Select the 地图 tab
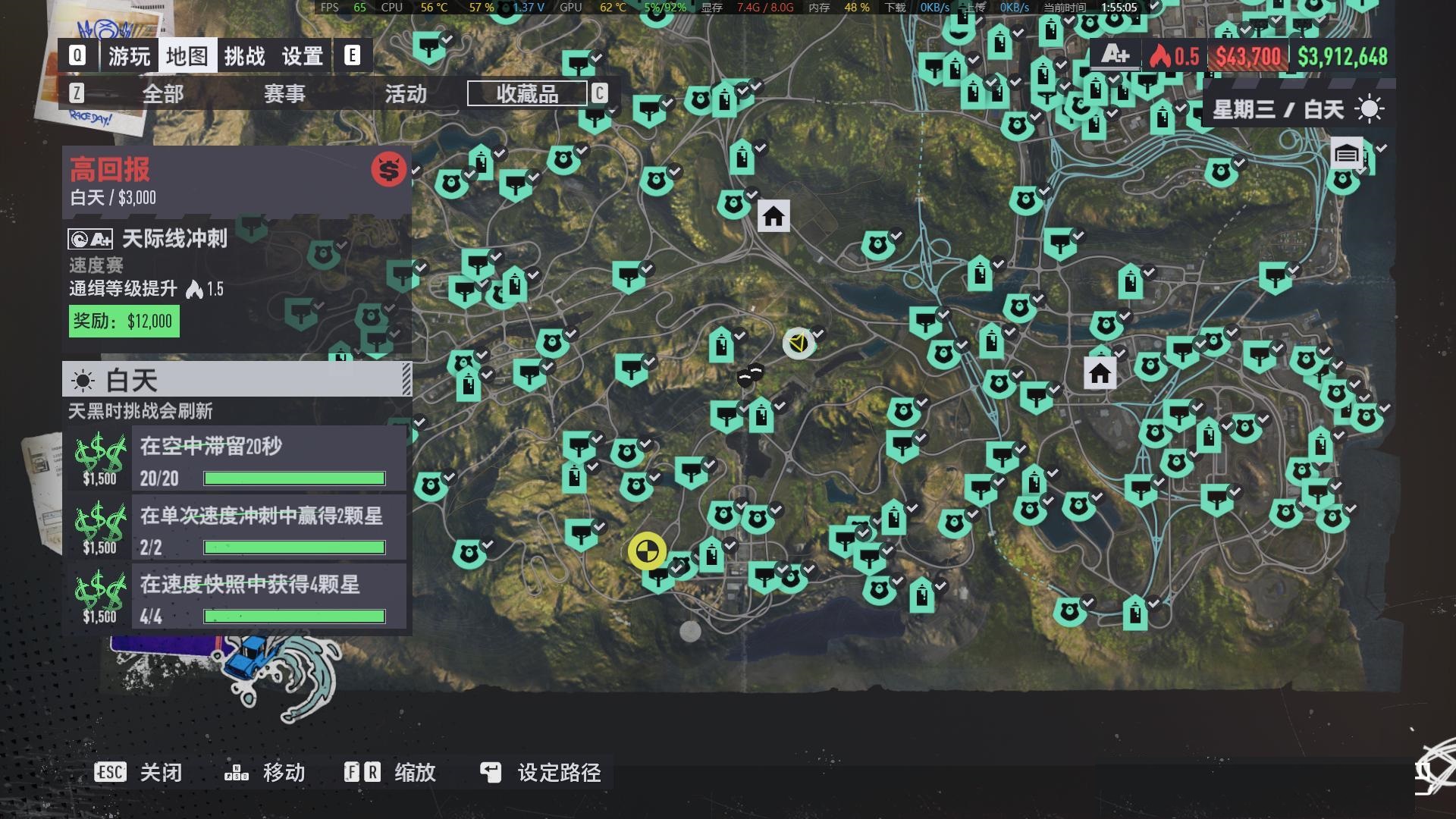1456x819 pixels. 187,56
